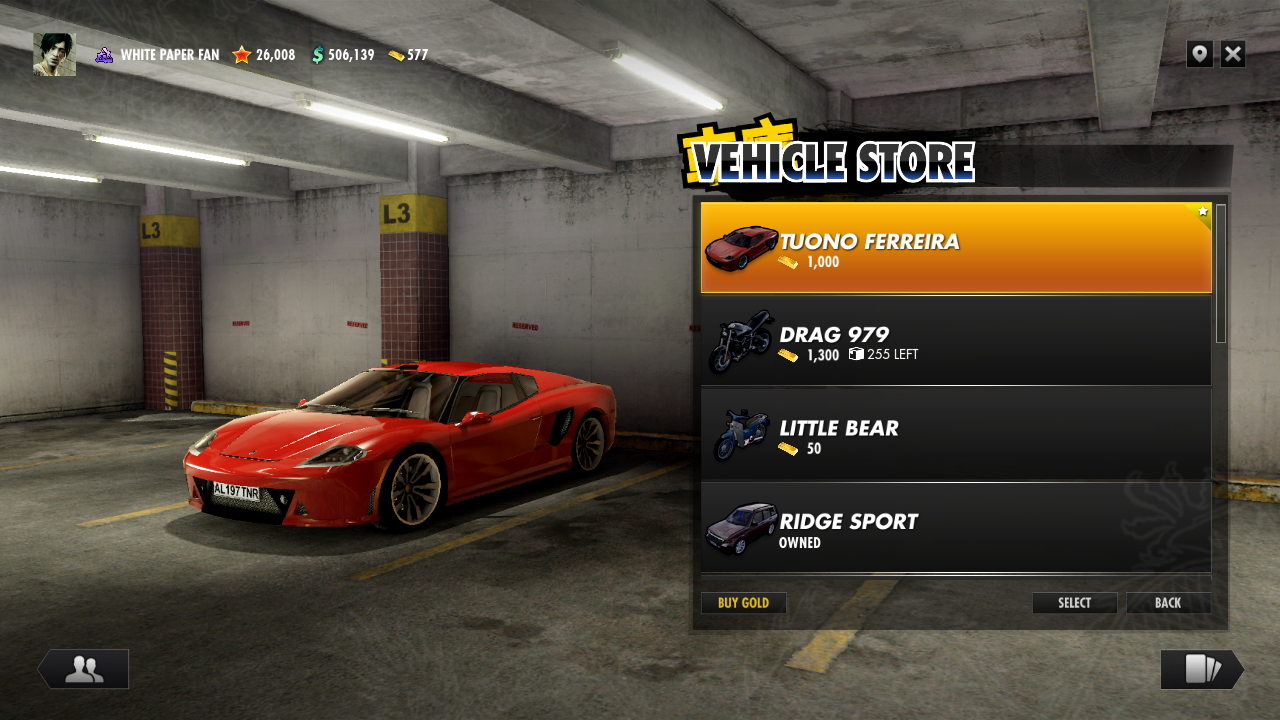The width and height of the screenshot is (1280, 720).
Task: Click the player avatar portrait
Action: click(x=54, y=54)
